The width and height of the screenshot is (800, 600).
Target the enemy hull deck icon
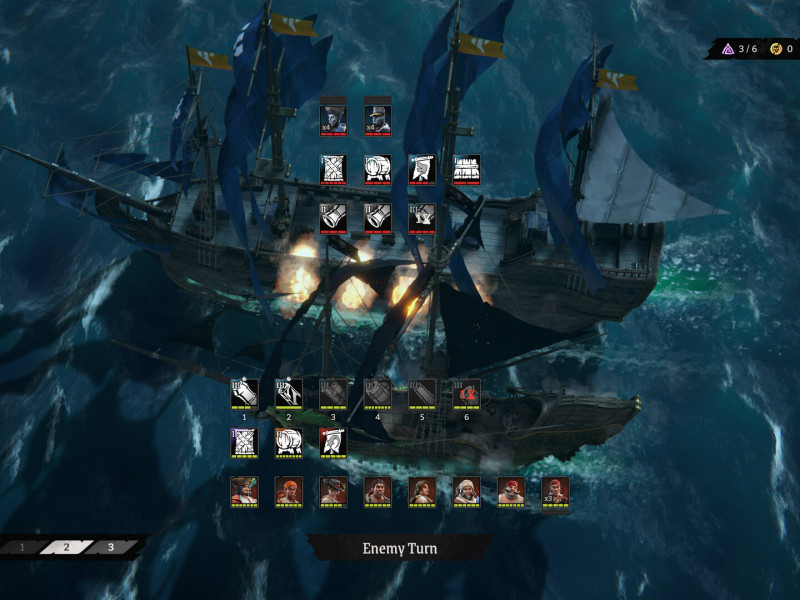coord(466,169)
